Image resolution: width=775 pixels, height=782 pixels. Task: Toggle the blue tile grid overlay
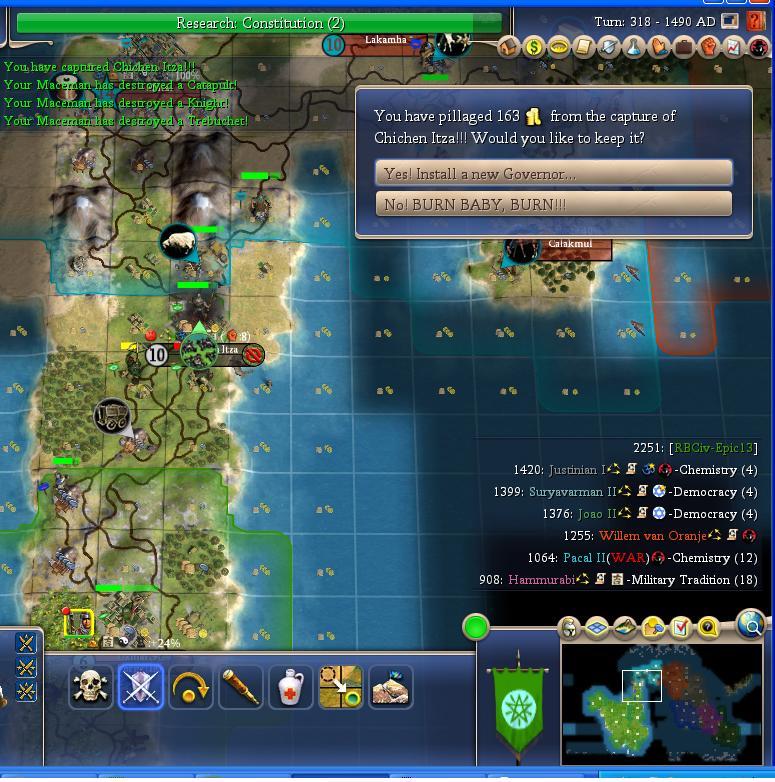597,628
